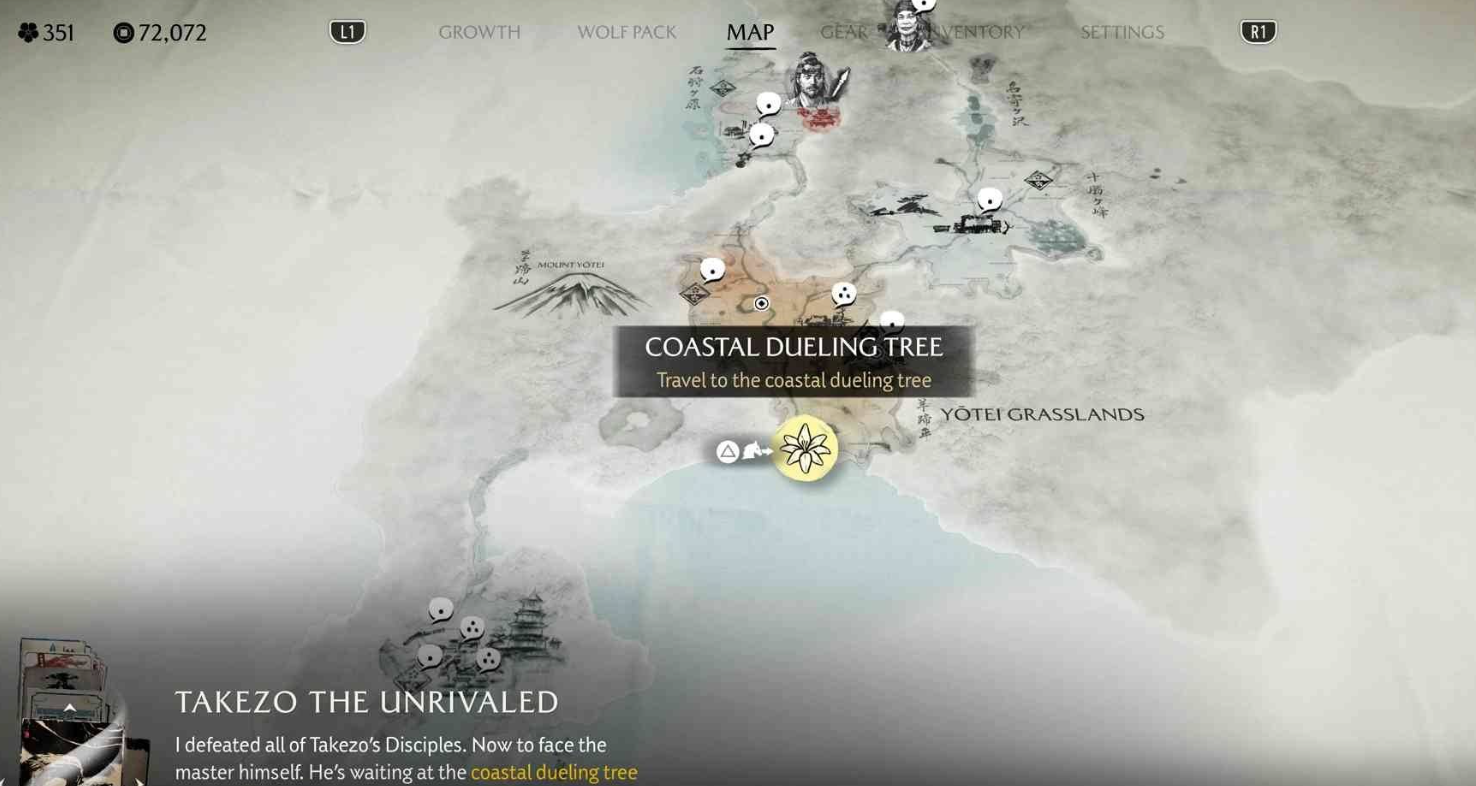Click the Coastal Dueling Tree tooltip

(x=793, y=361)
